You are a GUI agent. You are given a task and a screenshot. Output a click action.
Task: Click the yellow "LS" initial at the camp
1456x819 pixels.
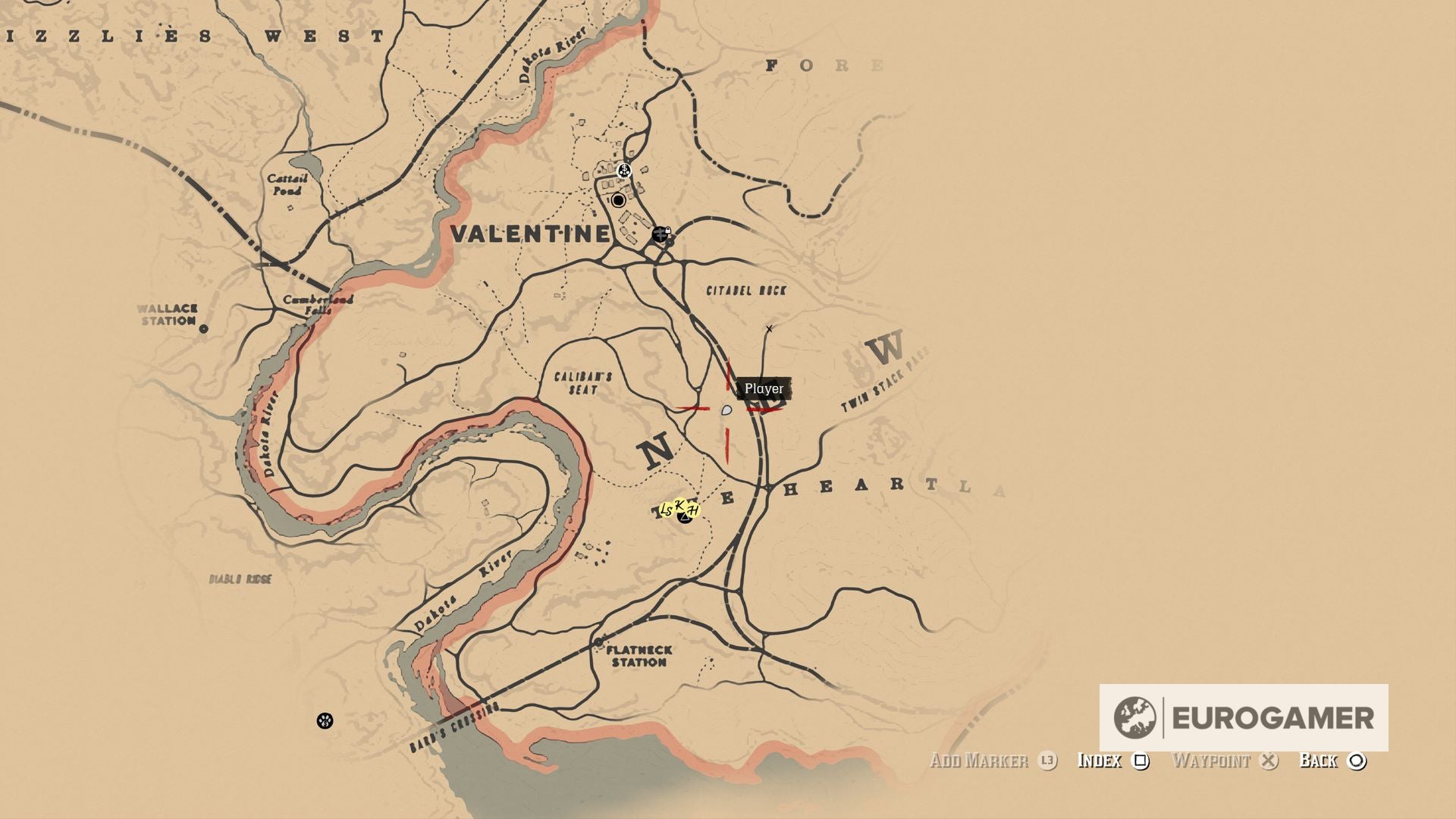click(666, 510)
